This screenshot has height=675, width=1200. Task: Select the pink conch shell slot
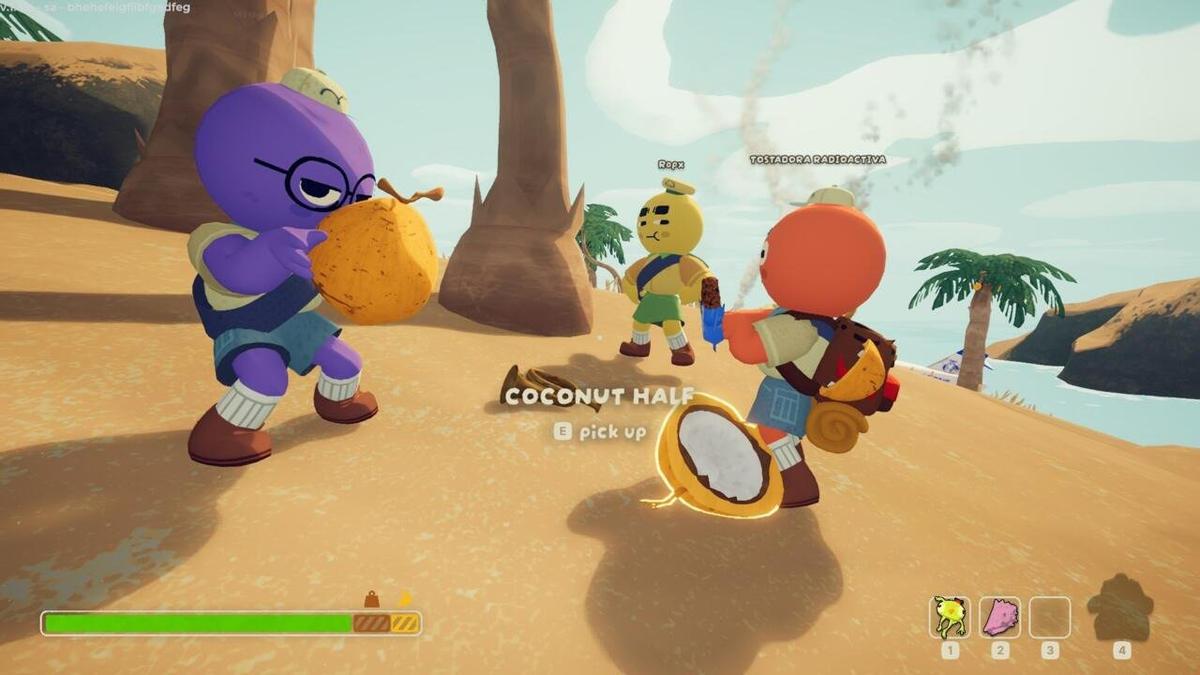point(999,617)
